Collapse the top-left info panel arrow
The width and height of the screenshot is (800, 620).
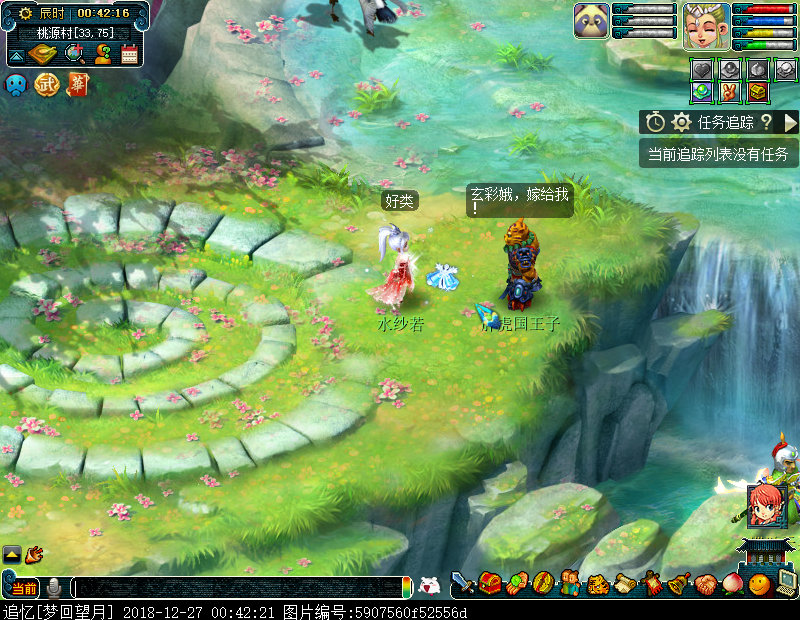click(16, 55)
